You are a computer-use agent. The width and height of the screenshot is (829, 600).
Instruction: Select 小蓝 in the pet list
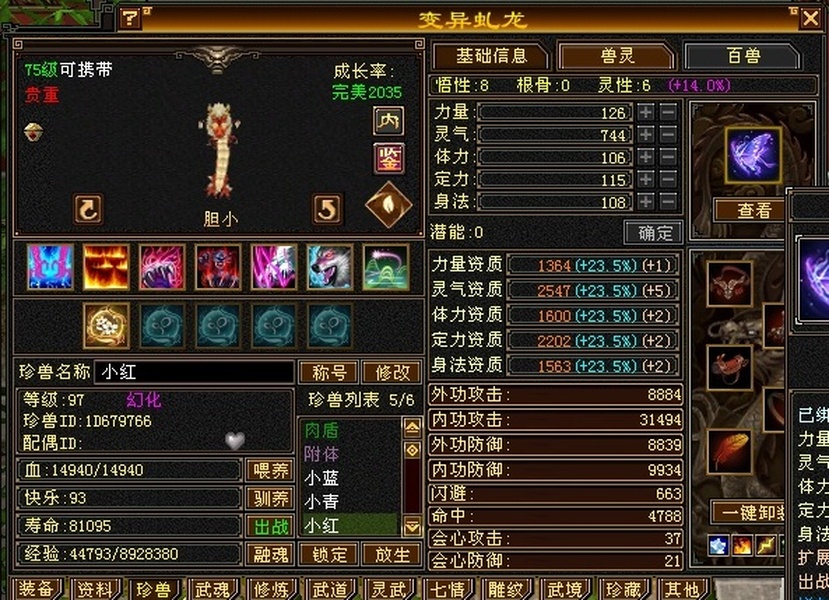coord(322,478)
